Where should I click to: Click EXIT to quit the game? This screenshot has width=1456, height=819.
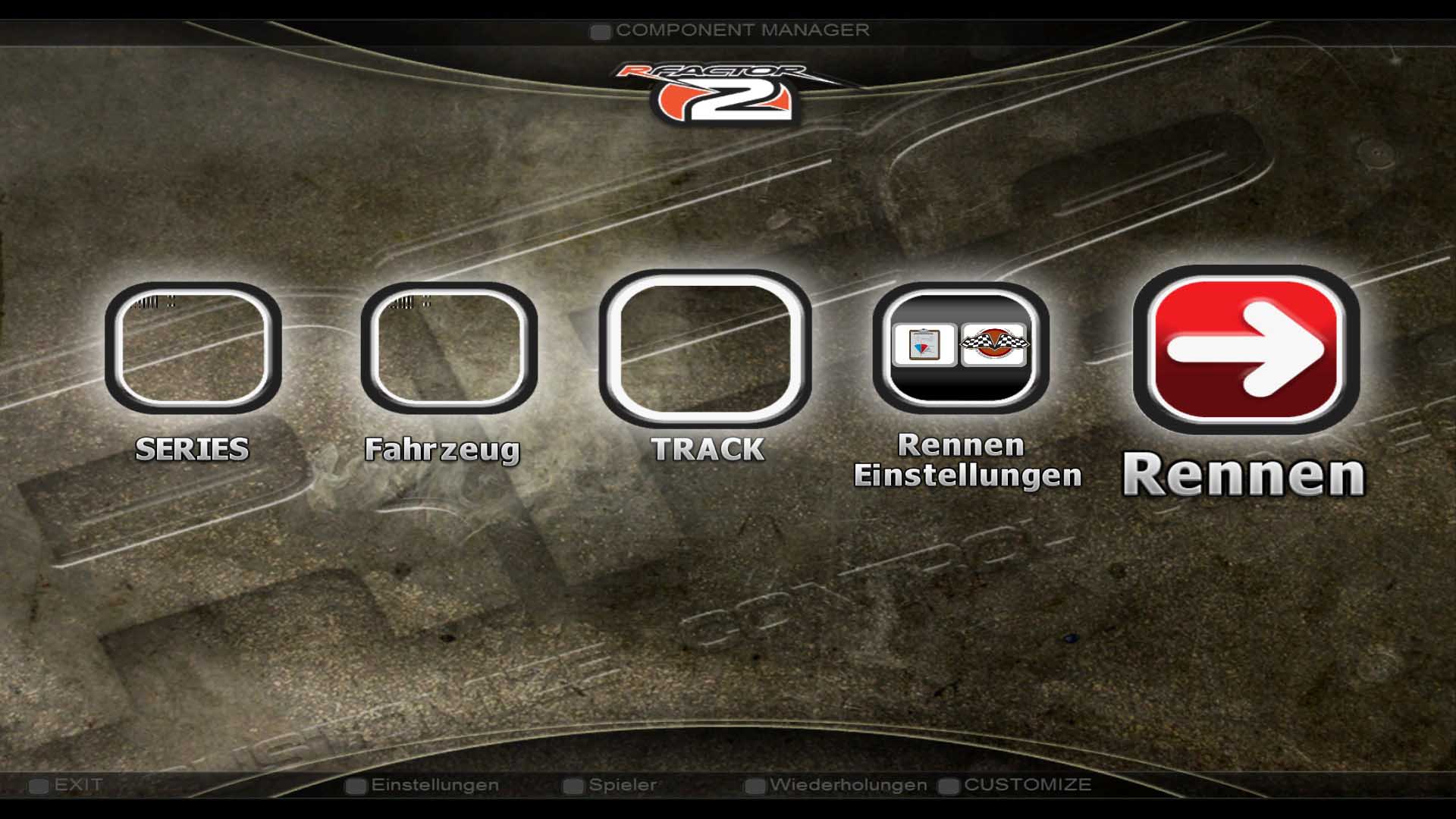pos(77,785)
